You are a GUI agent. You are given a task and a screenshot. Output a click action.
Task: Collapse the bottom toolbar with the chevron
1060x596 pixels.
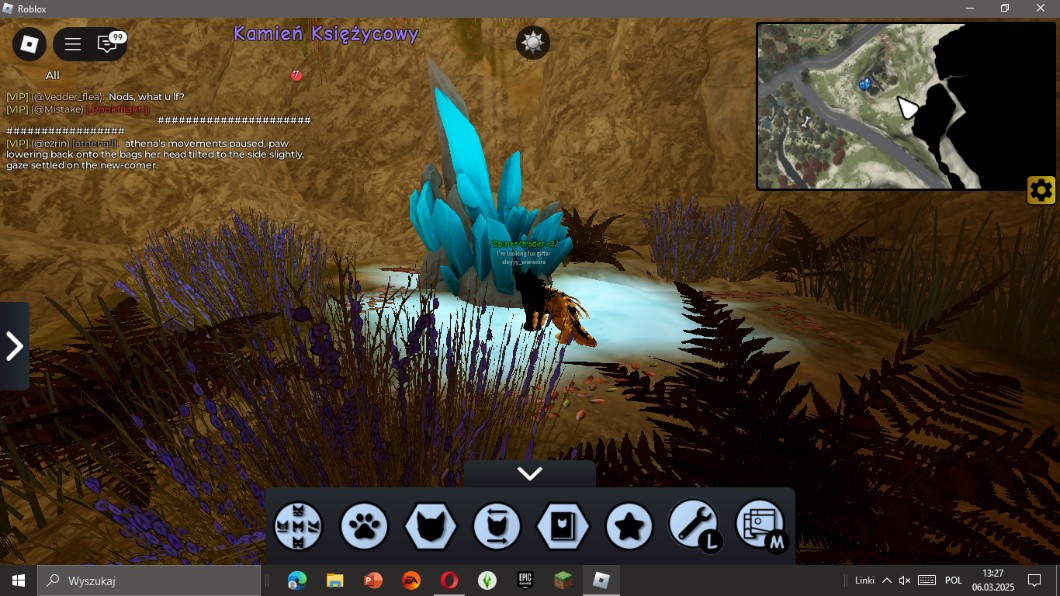pyautogui.click(x=530, y=474)
